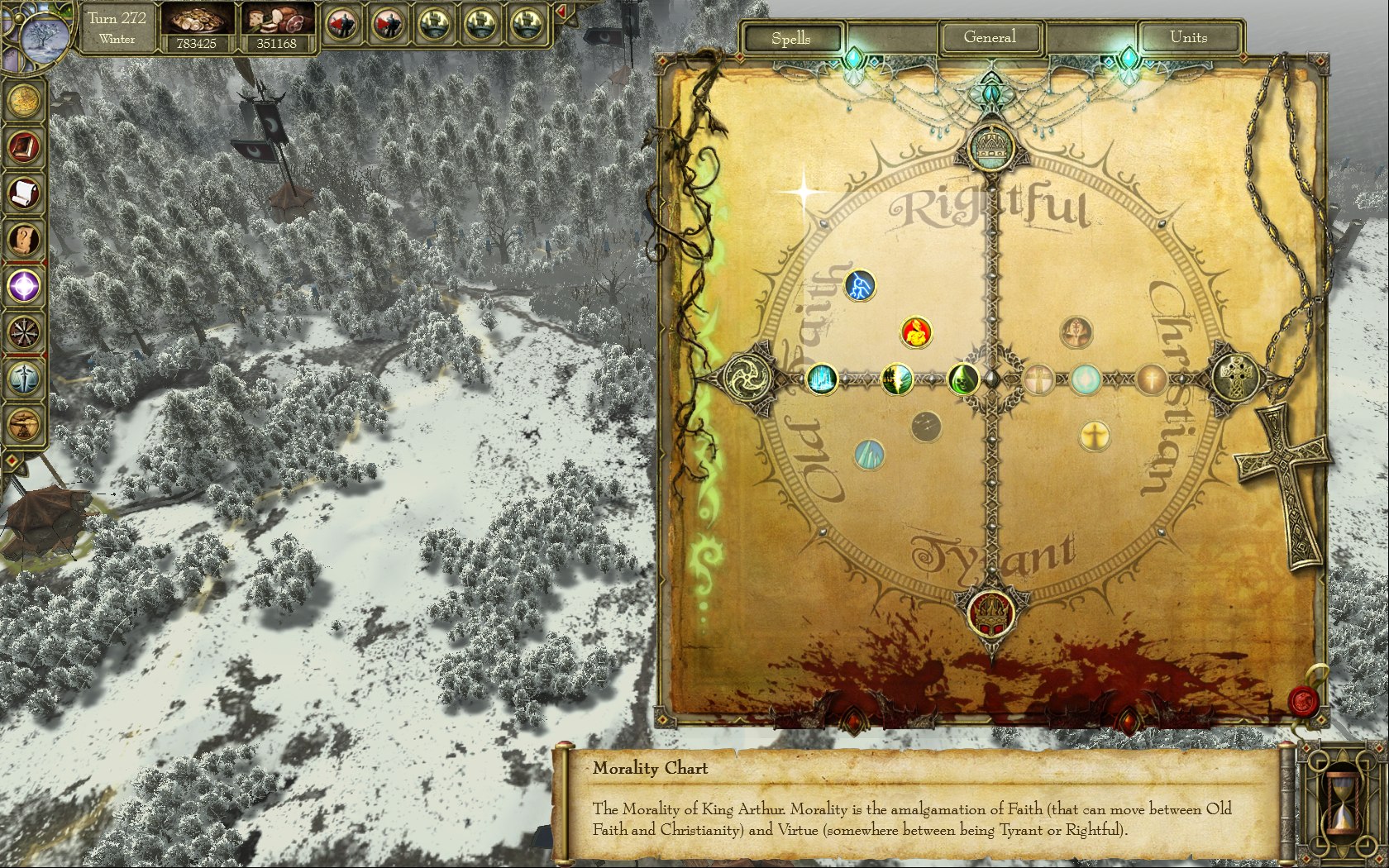
Task: Open the General tab
Action: coord(990,37)
